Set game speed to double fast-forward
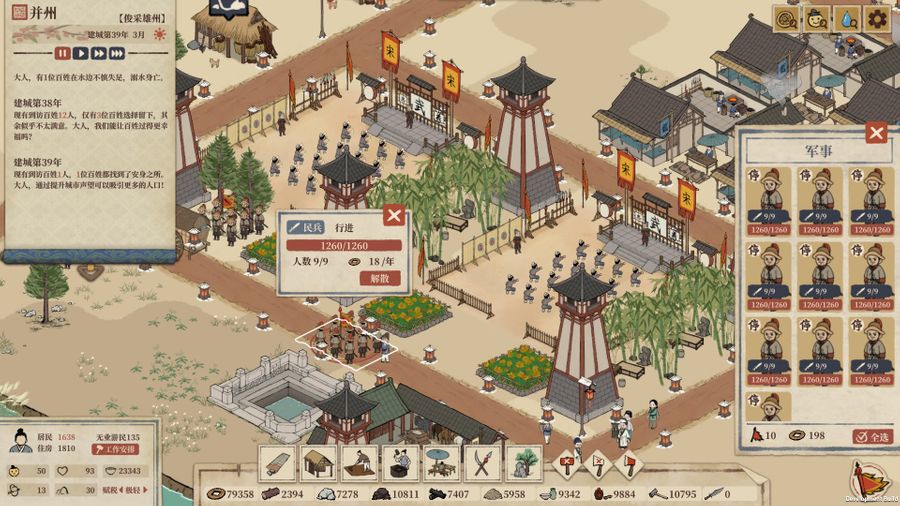This screenshot has width=900, height=506. point(101,53)
